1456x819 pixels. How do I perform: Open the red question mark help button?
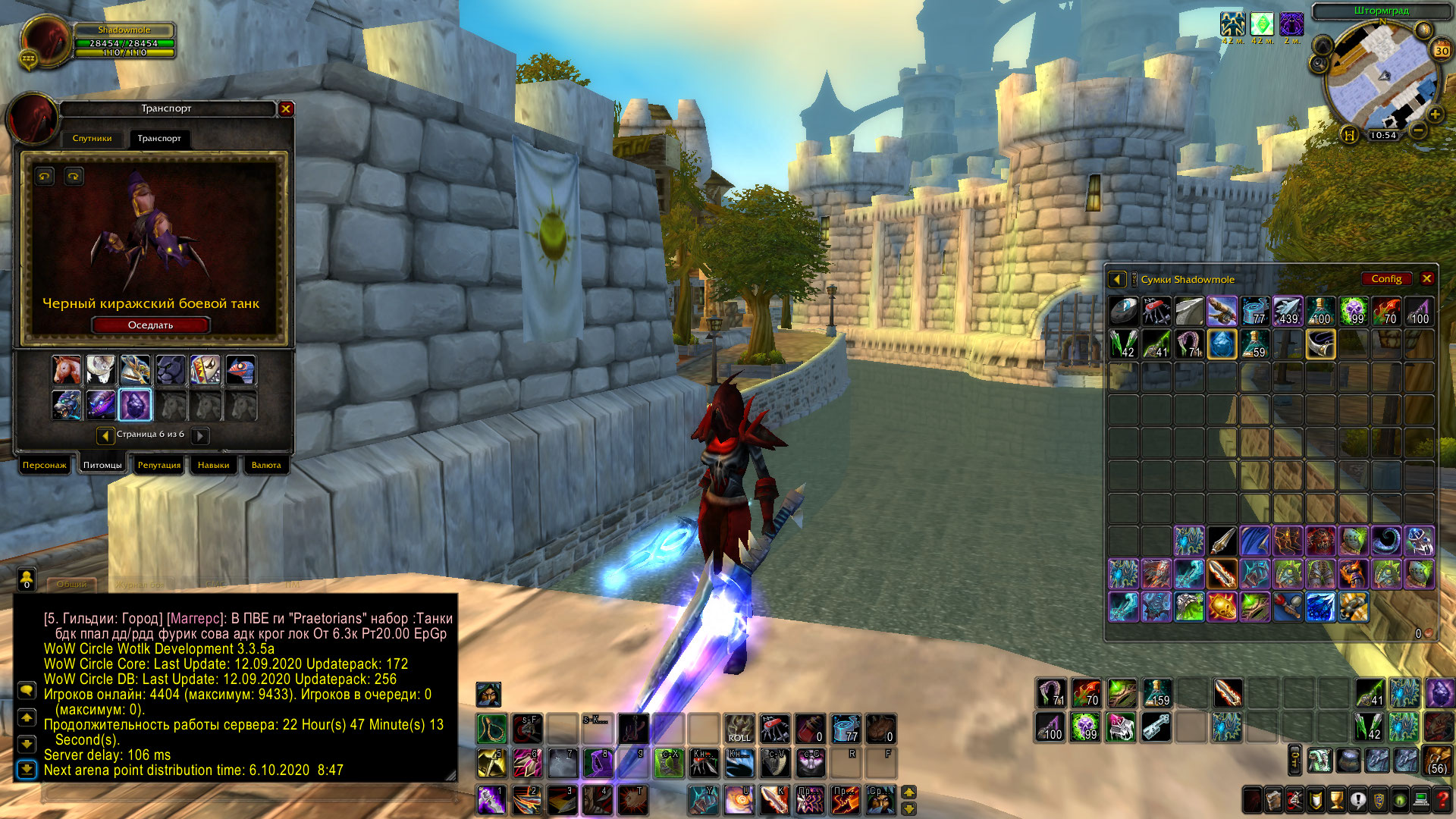coord(1442,799)
